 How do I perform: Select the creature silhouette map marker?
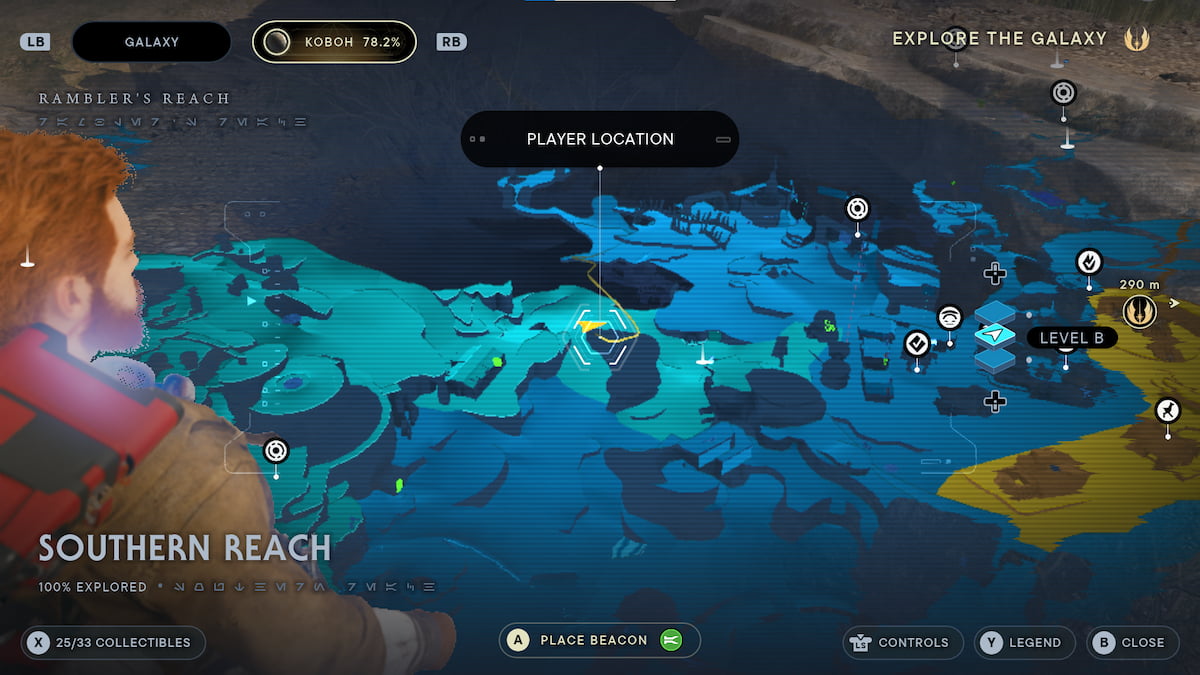(1167, 410)
